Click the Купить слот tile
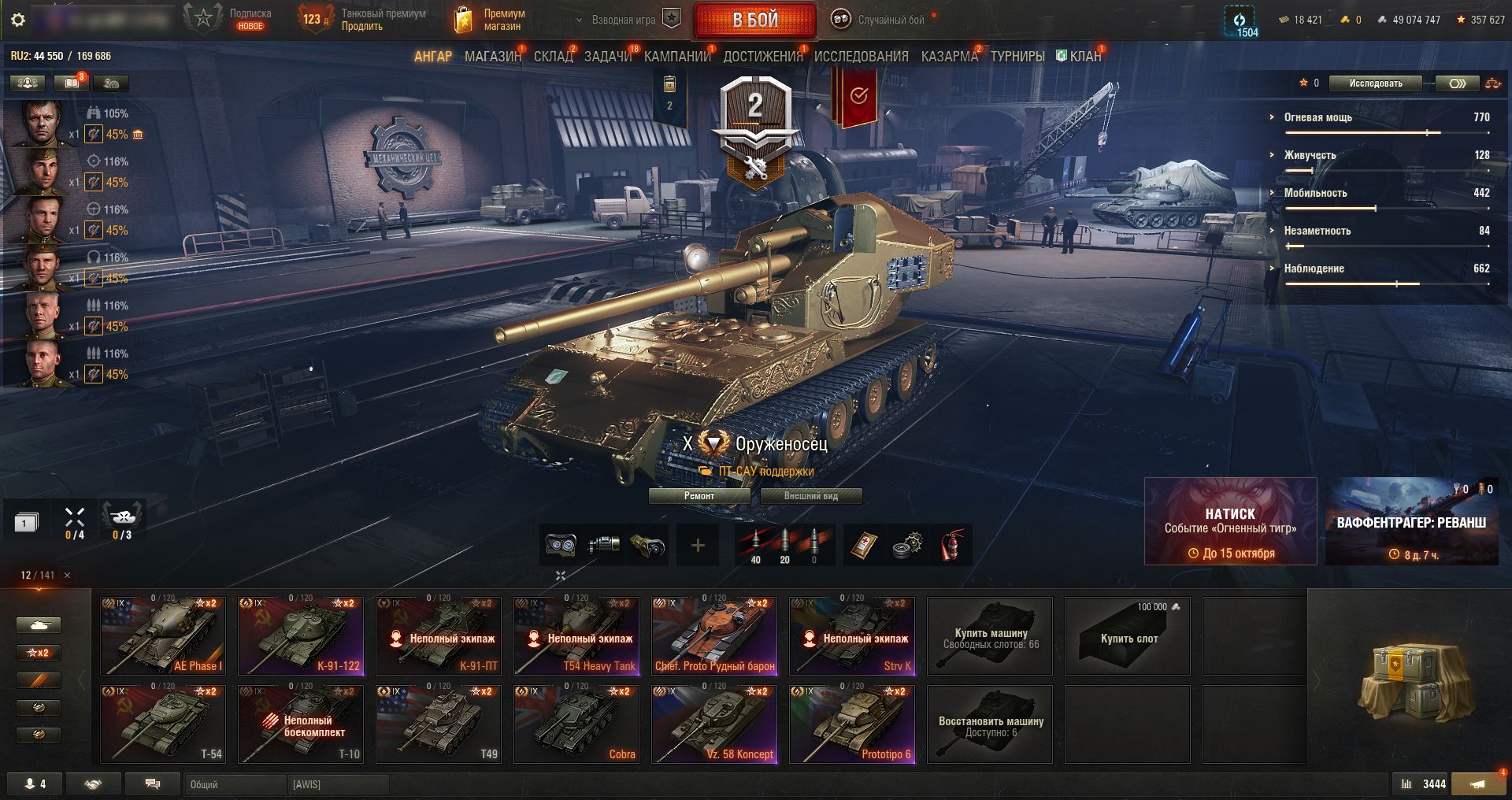This screenshot has width=1512, height=800. coord(1128,635)
